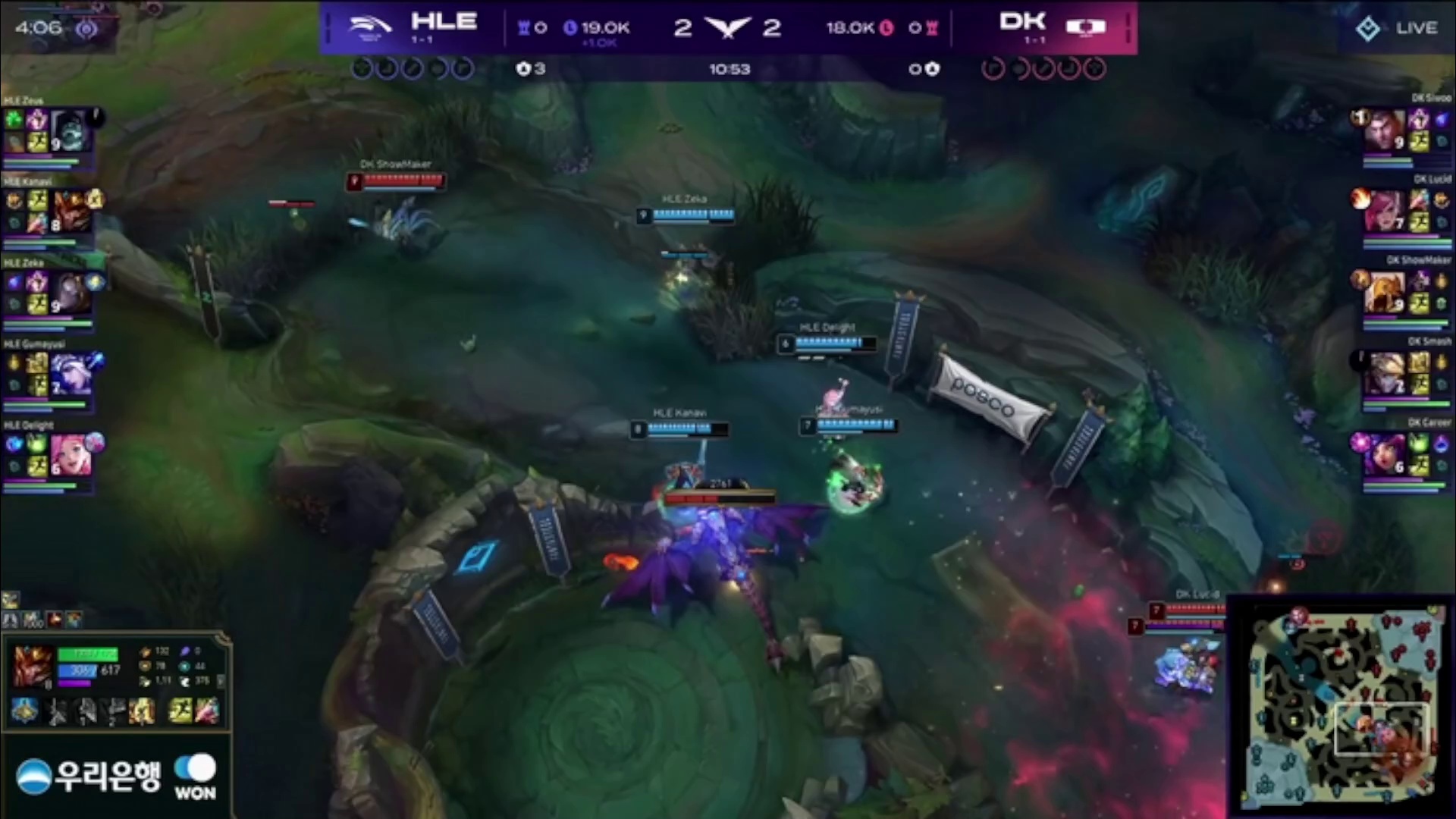Image resolution: width=1456 pixels, height=819 pixels.
Task: Click the ultimate ability icon next to Flash
Action: click(142, 711)
